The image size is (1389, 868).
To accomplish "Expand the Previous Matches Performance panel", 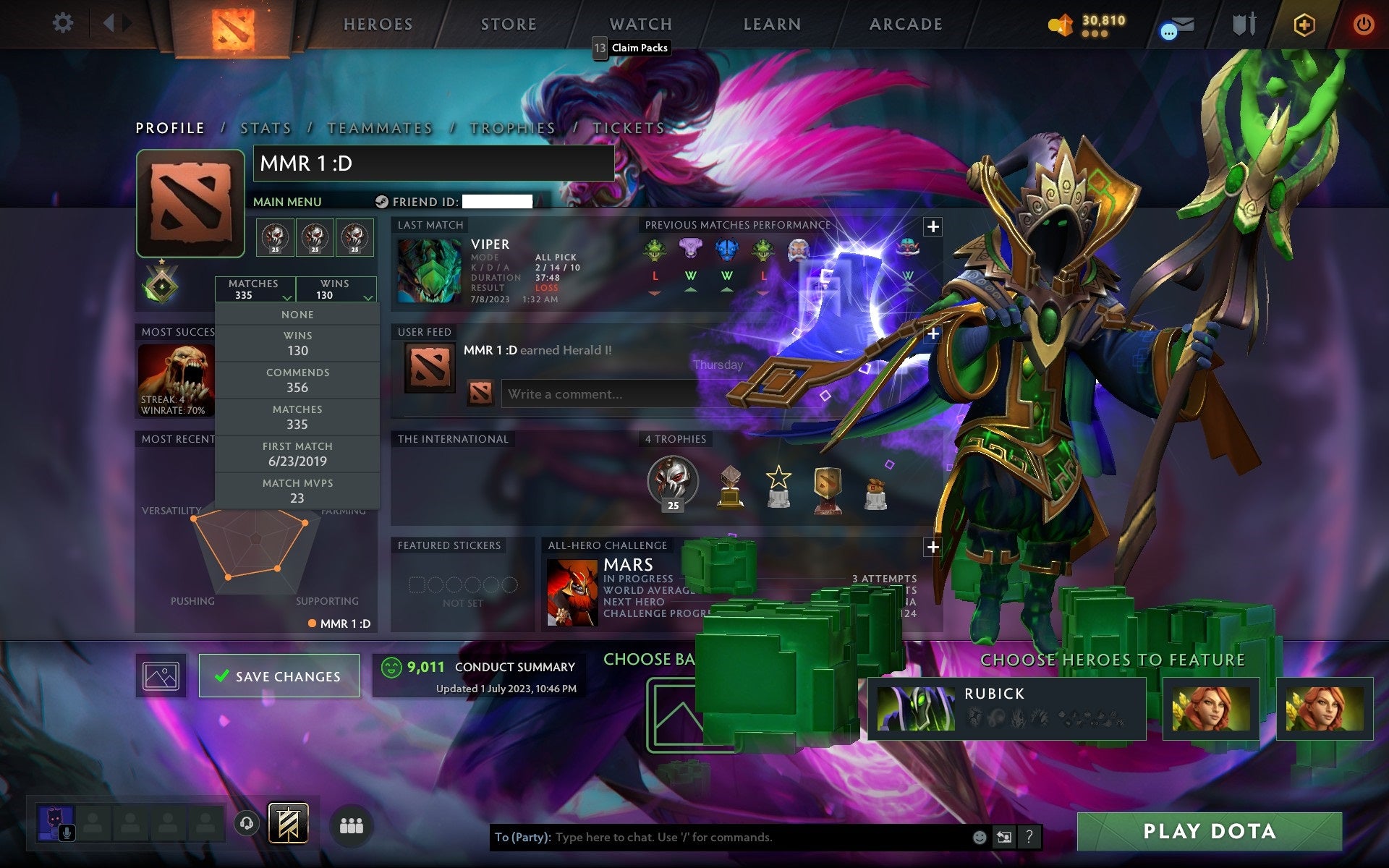I will [x=933, y=226].
